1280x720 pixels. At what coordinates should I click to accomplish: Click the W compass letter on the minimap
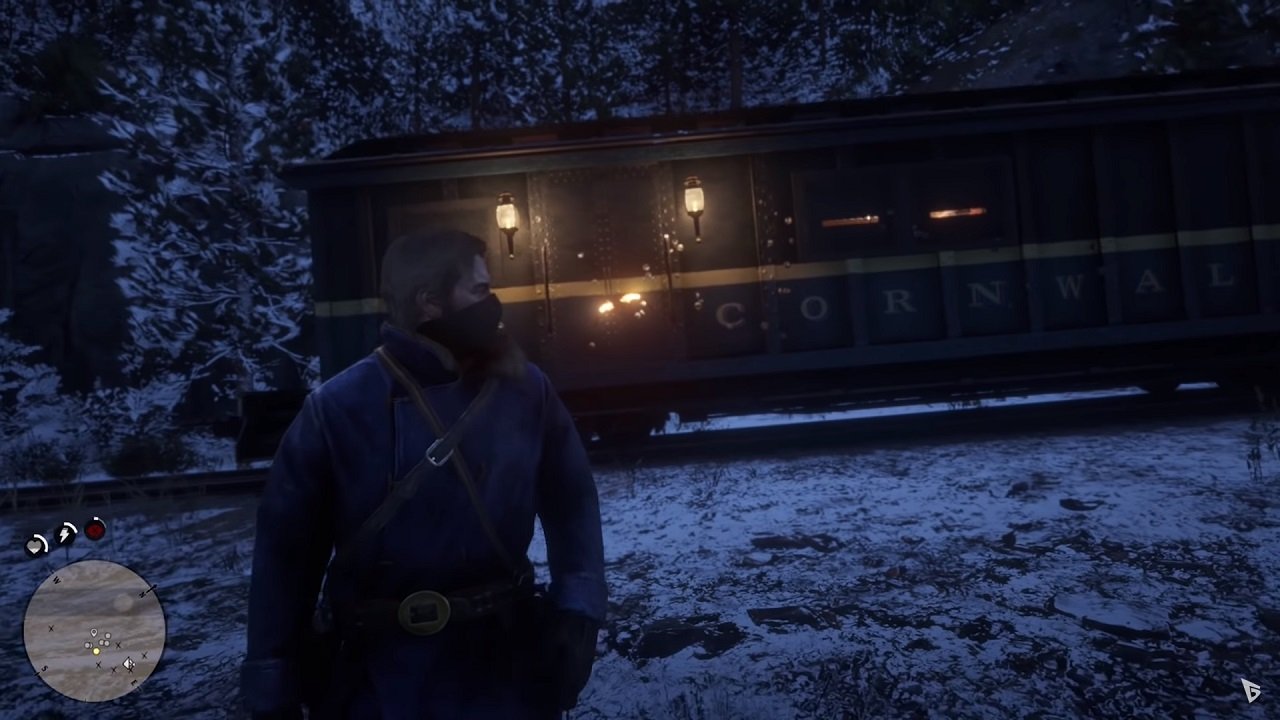[56, 580]
